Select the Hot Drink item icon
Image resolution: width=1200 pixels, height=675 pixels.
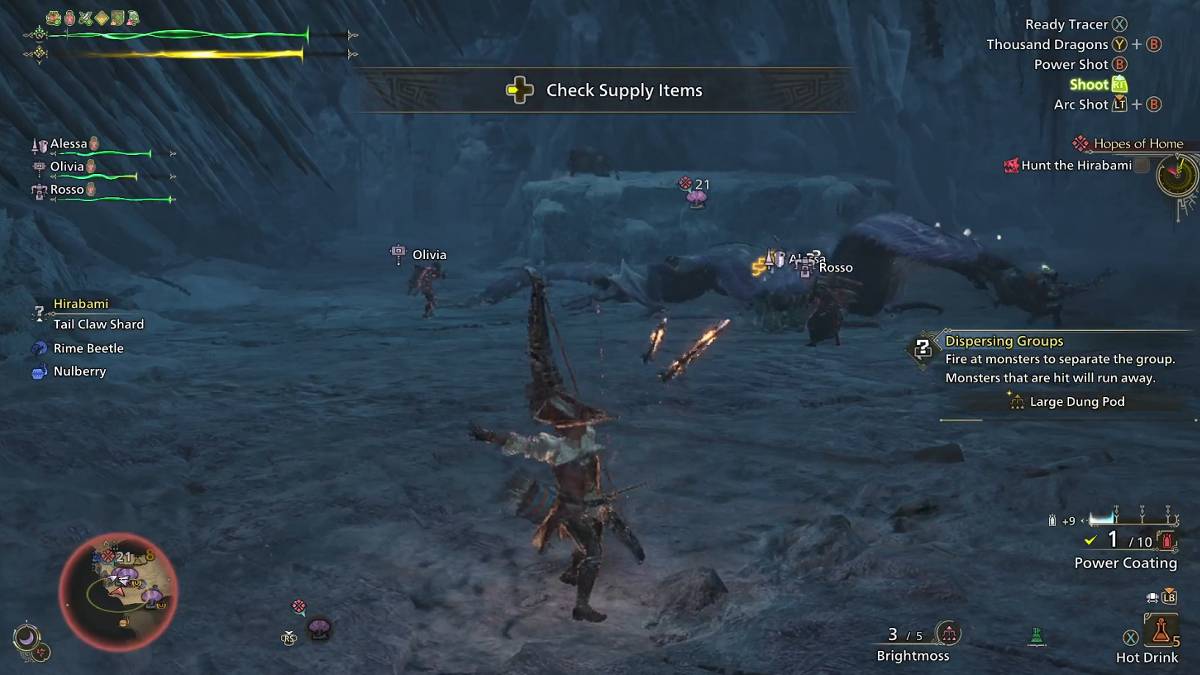pos(1160,629)
